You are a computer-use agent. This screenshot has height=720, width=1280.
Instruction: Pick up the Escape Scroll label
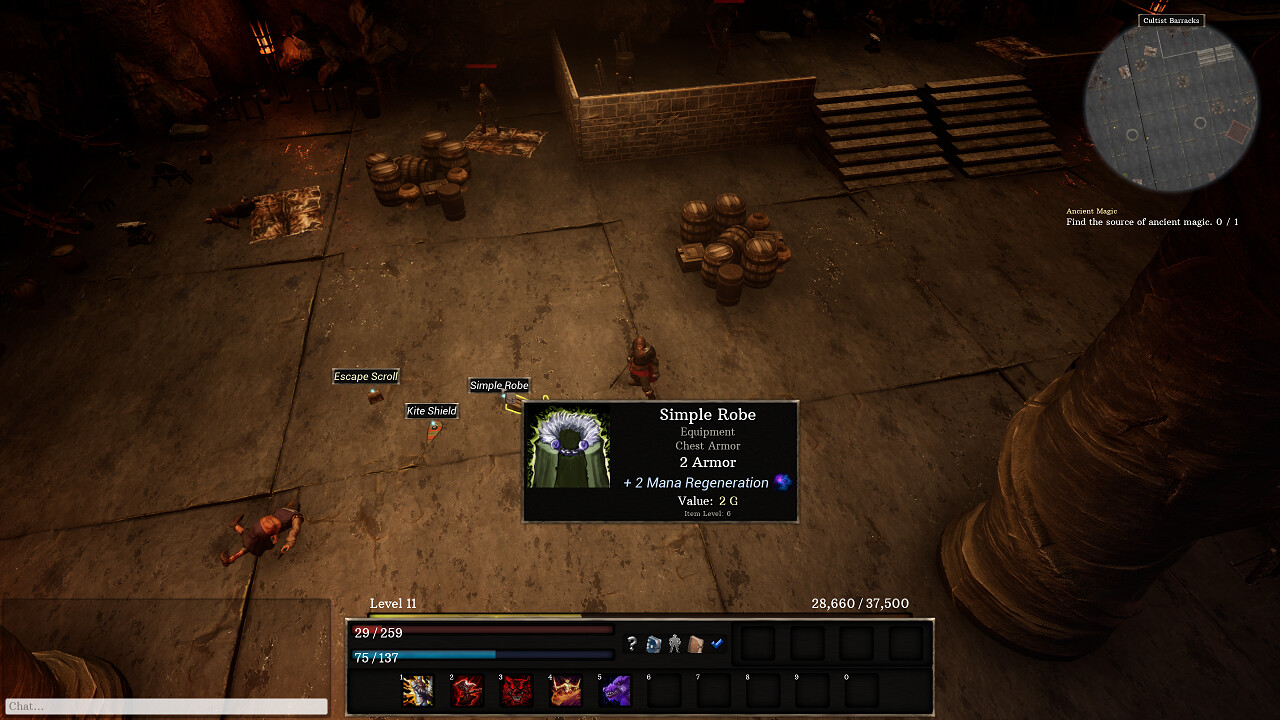[x=366, y=377]
